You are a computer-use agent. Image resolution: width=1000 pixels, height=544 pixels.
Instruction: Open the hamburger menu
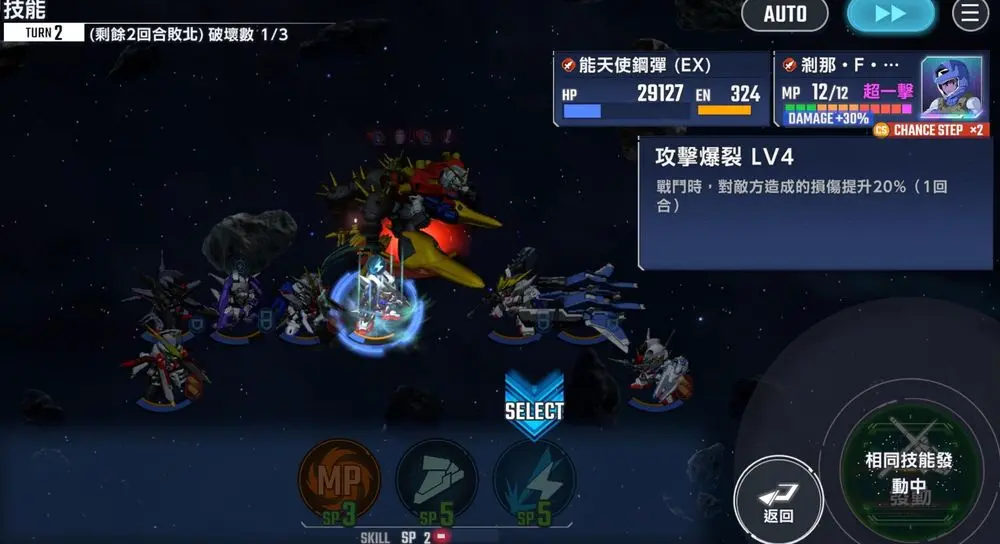969,15
